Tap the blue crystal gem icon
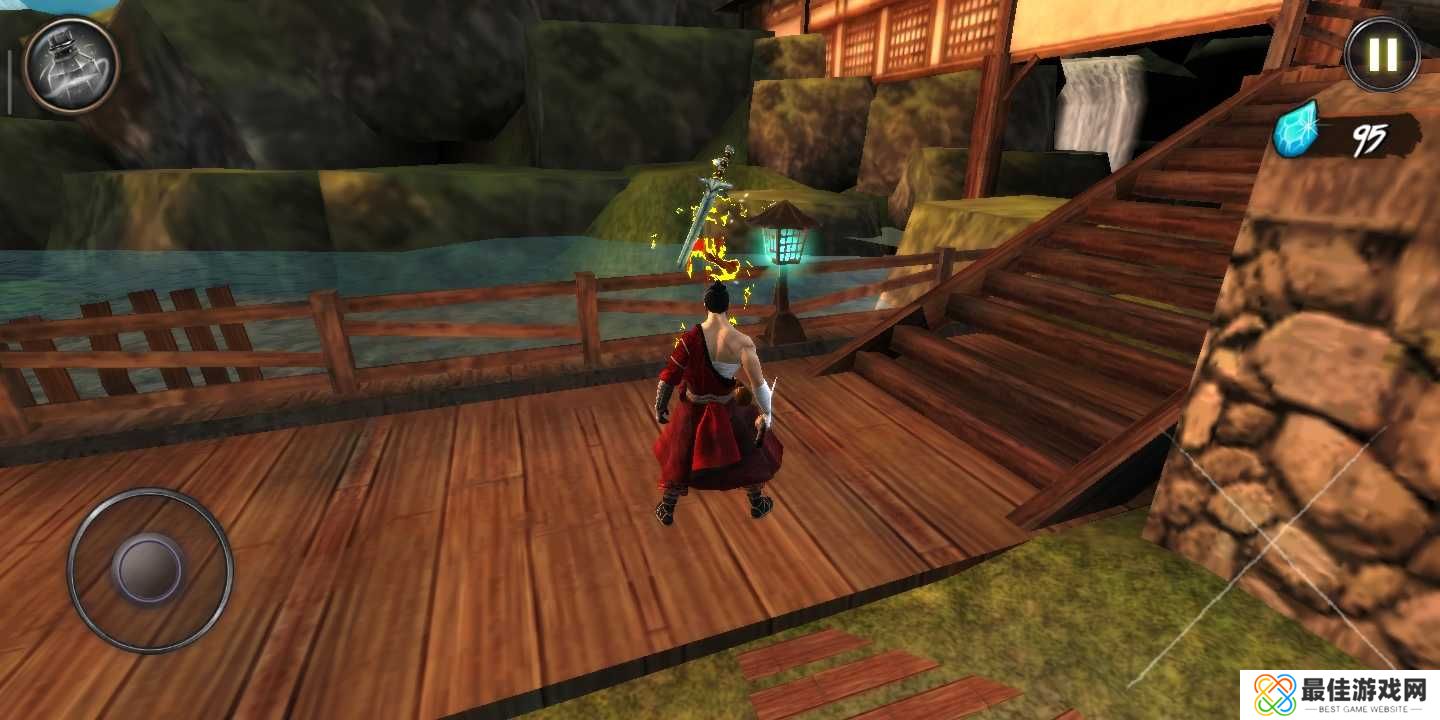1440x720 pixels. click(1298, 130)
